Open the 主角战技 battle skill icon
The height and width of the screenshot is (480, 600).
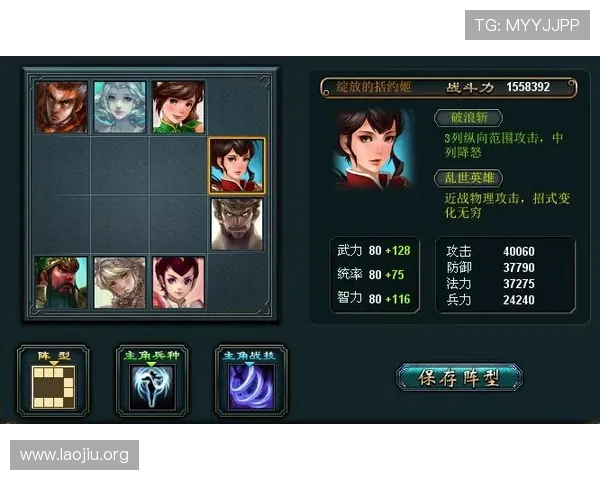point(251,381)
